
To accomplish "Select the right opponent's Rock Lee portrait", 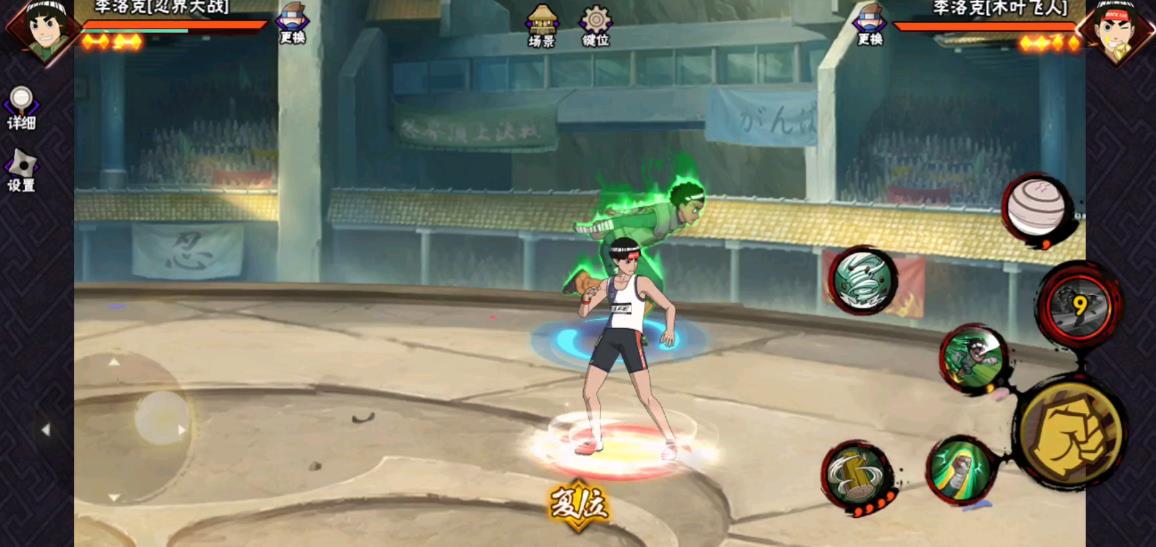I will pyautogui.click(x=1115, y=30).
